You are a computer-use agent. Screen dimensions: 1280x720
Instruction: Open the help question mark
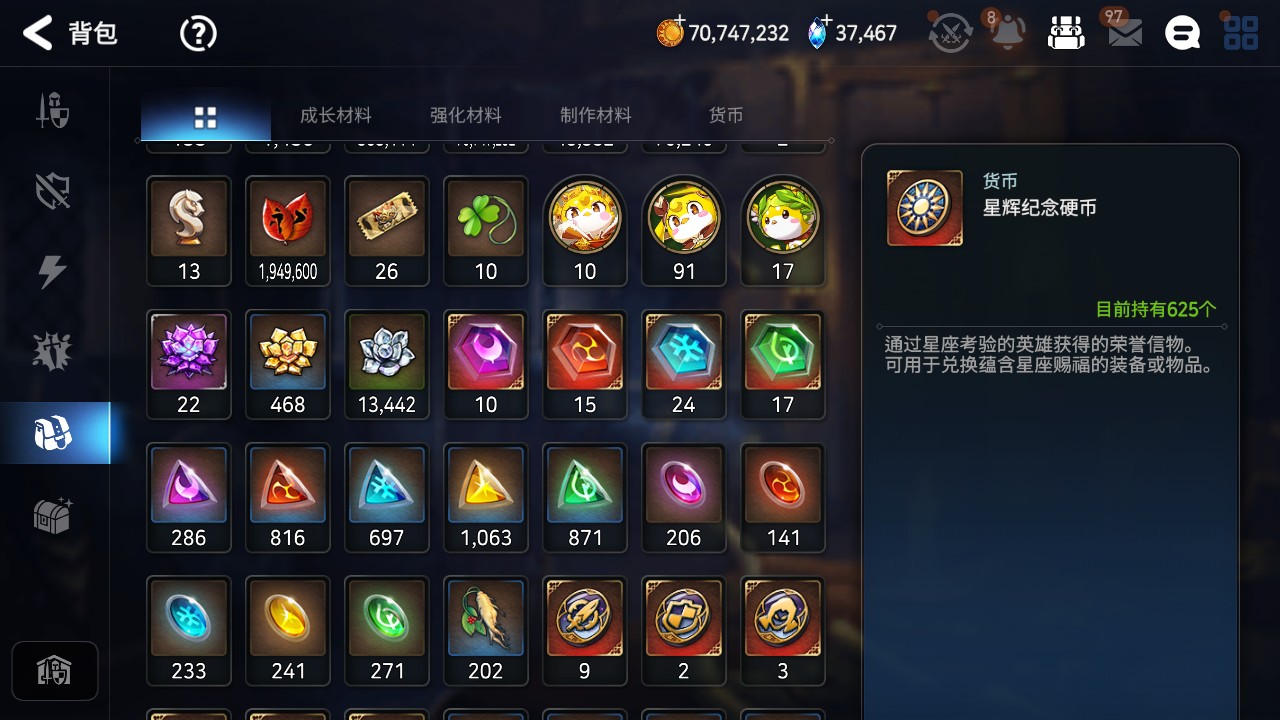198,34
